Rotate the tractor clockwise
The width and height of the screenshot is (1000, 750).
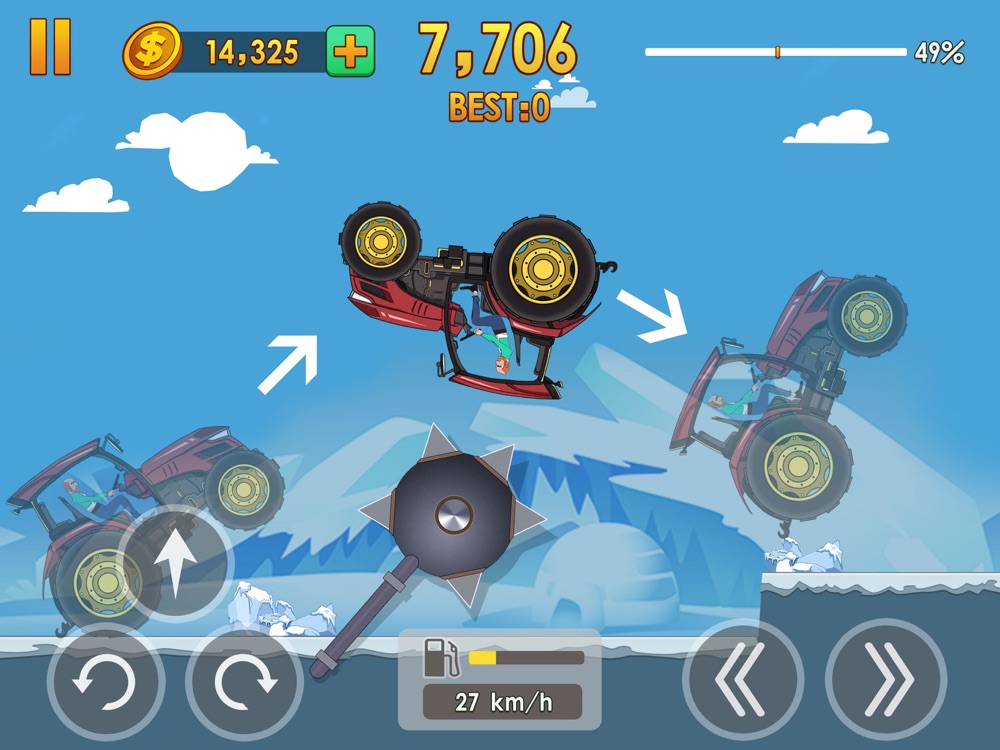tap(245, 682)
